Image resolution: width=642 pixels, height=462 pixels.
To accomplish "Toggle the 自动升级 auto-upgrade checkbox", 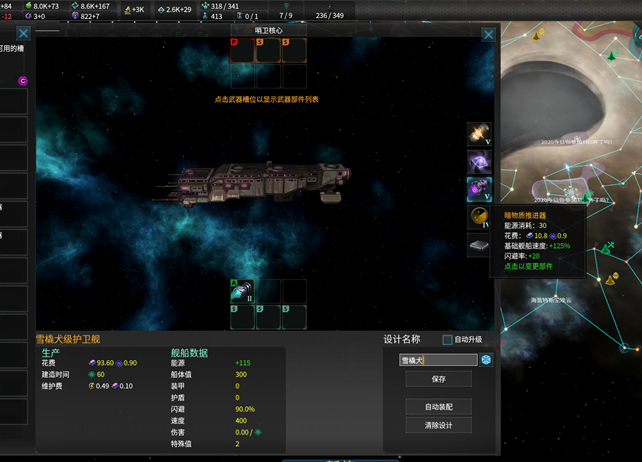I will pos(448,340).
